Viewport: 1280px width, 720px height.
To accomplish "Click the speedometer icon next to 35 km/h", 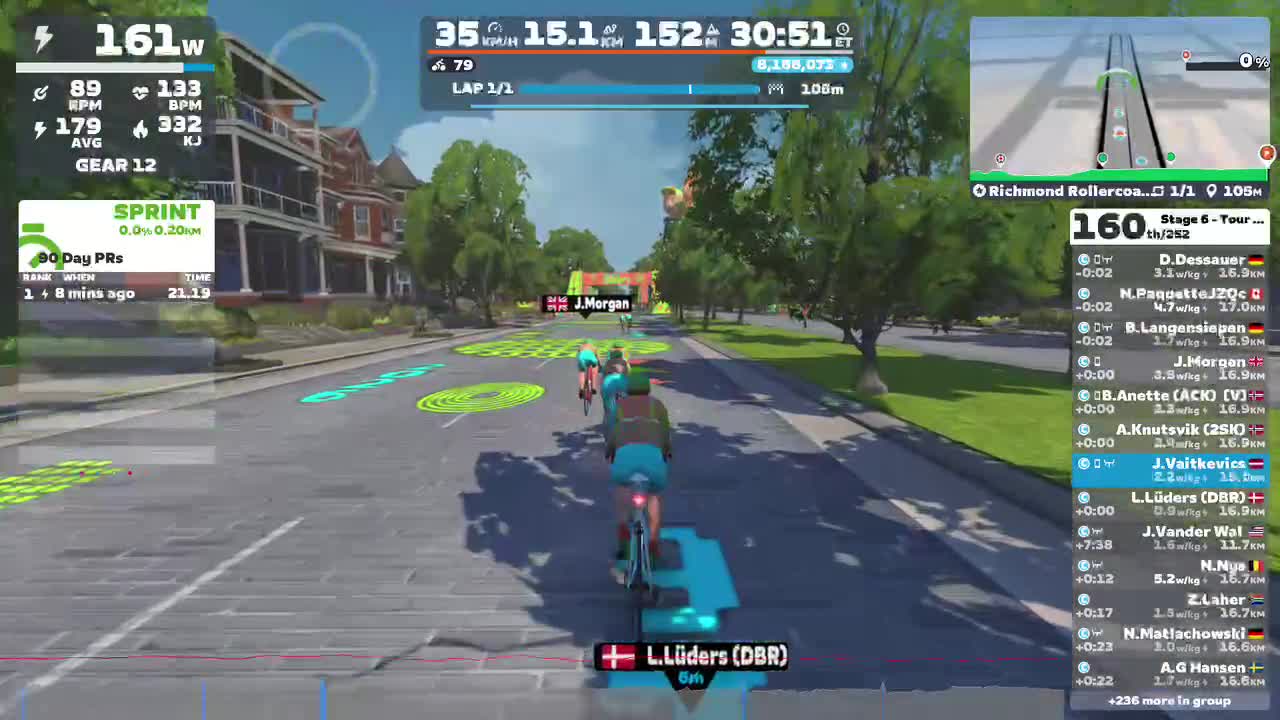I will (x=494, y=28).
